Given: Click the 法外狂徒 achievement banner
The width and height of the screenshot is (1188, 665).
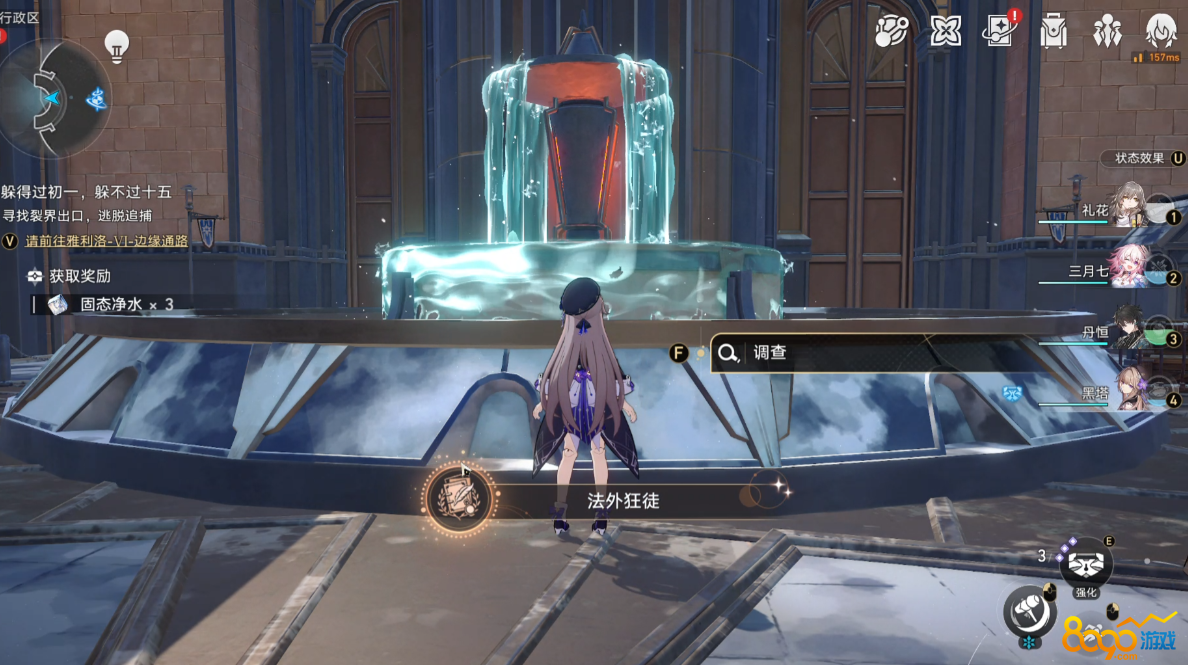Looking at the screenshot, I should tap(608, 499).
